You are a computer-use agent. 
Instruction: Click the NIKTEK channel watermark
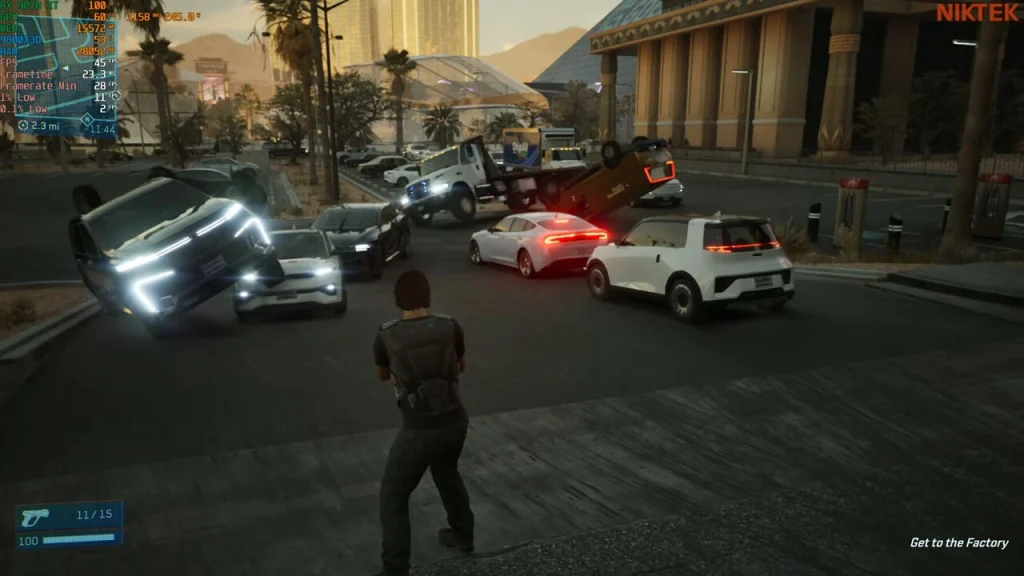pyautogui.click(x=977, y=13)
